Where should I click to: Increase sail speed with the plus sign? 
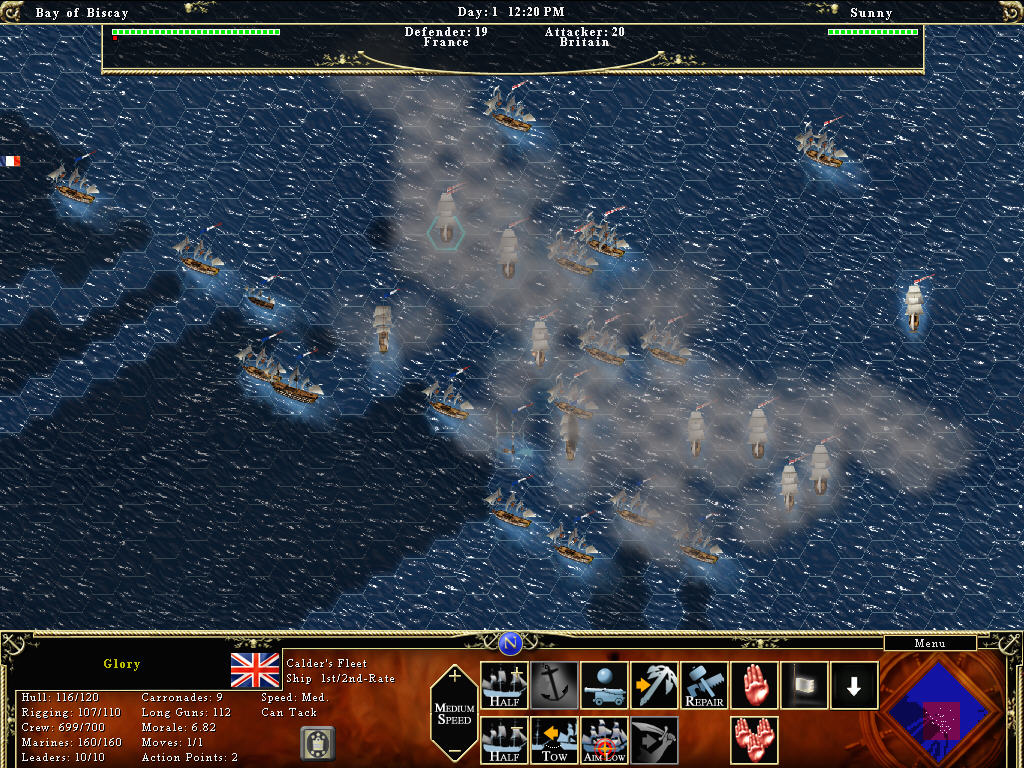click(455, 676)
